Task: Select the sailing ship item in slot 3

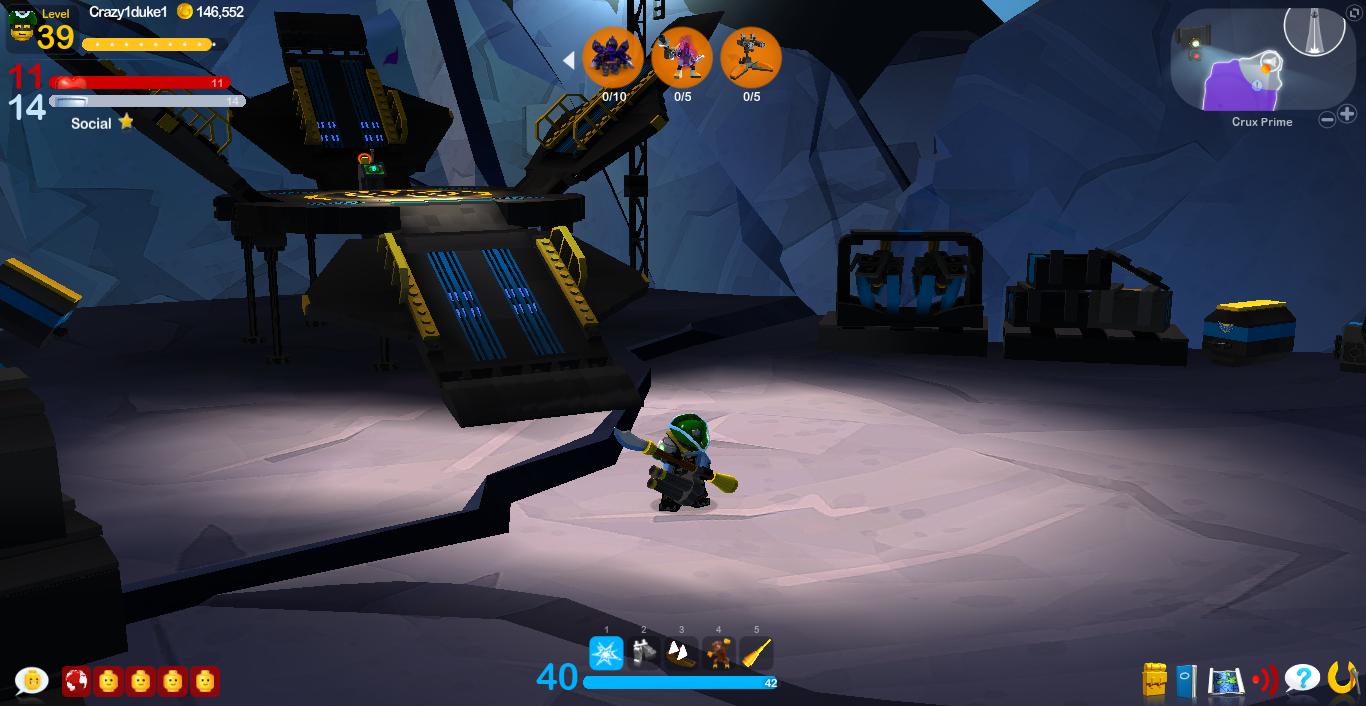Action: tap(681, 653)
